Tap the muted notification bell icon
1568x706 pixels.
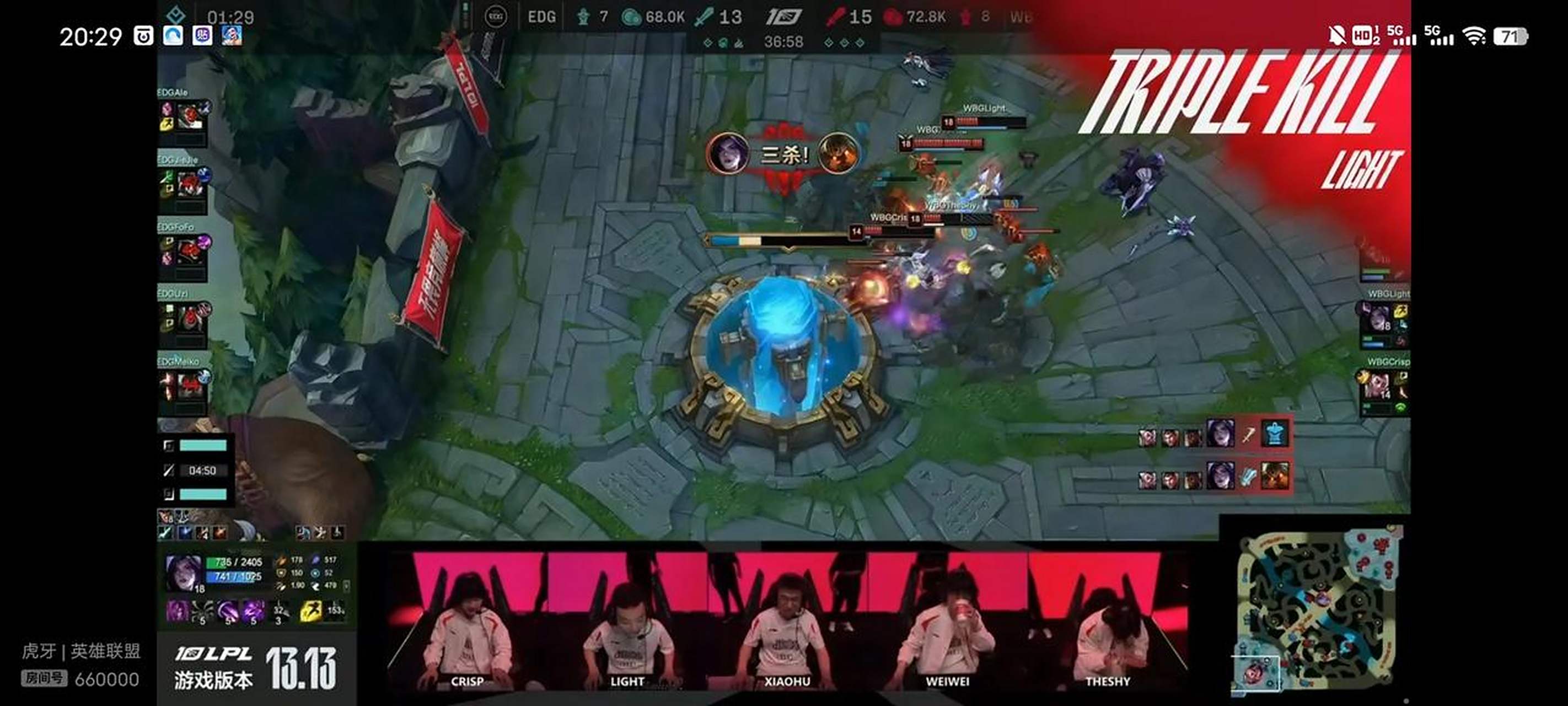pyautogui.click(x=1336, y=36)
